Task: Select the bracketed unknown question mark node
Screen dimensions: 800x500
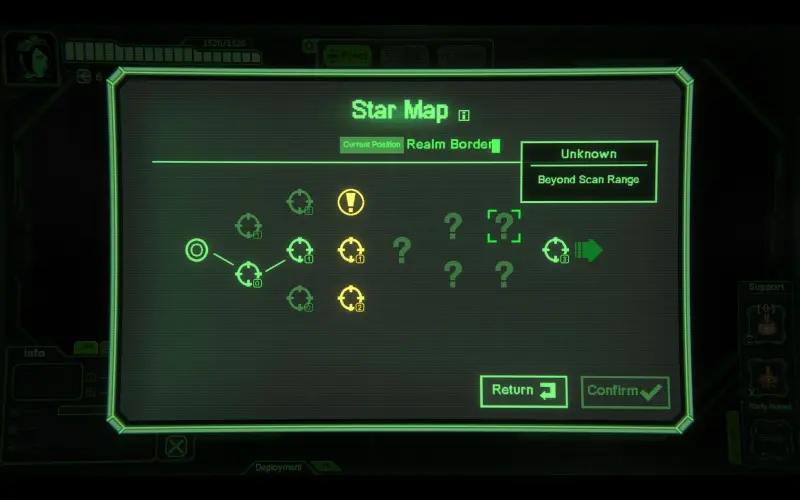Action: tap(504, 227)
